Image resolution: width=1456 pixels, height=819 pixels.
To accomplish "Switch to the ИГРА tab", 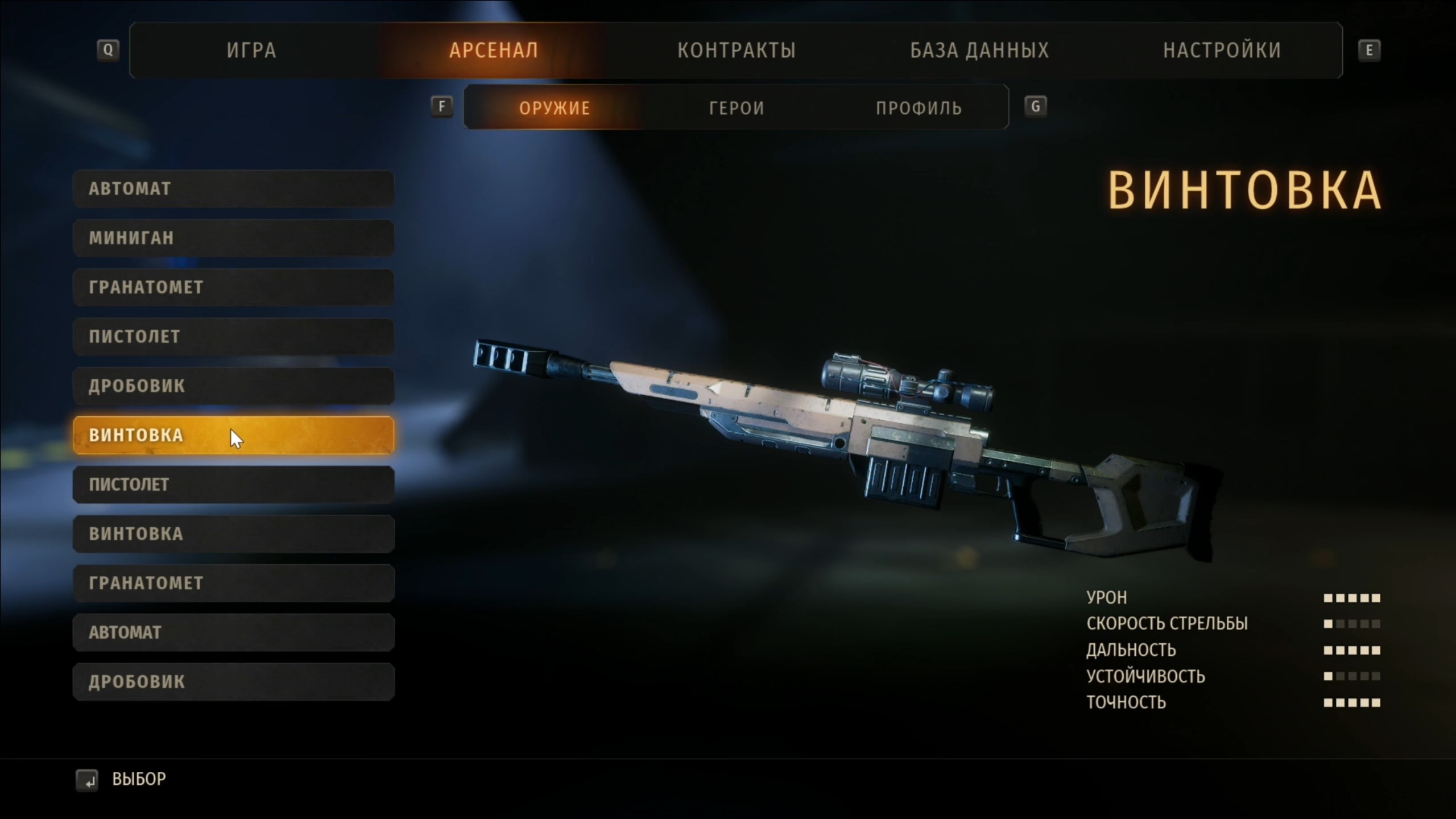I will click(x=251, y=51).
